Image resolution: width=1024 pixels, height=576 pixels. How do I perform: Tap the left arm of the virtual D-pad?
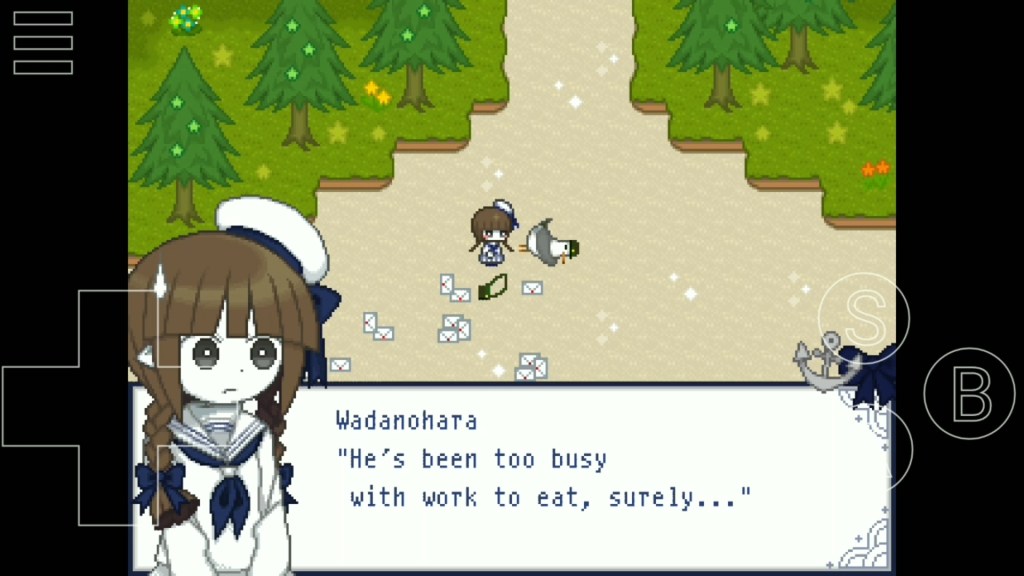pyautogui.click(x=40, y=407)
